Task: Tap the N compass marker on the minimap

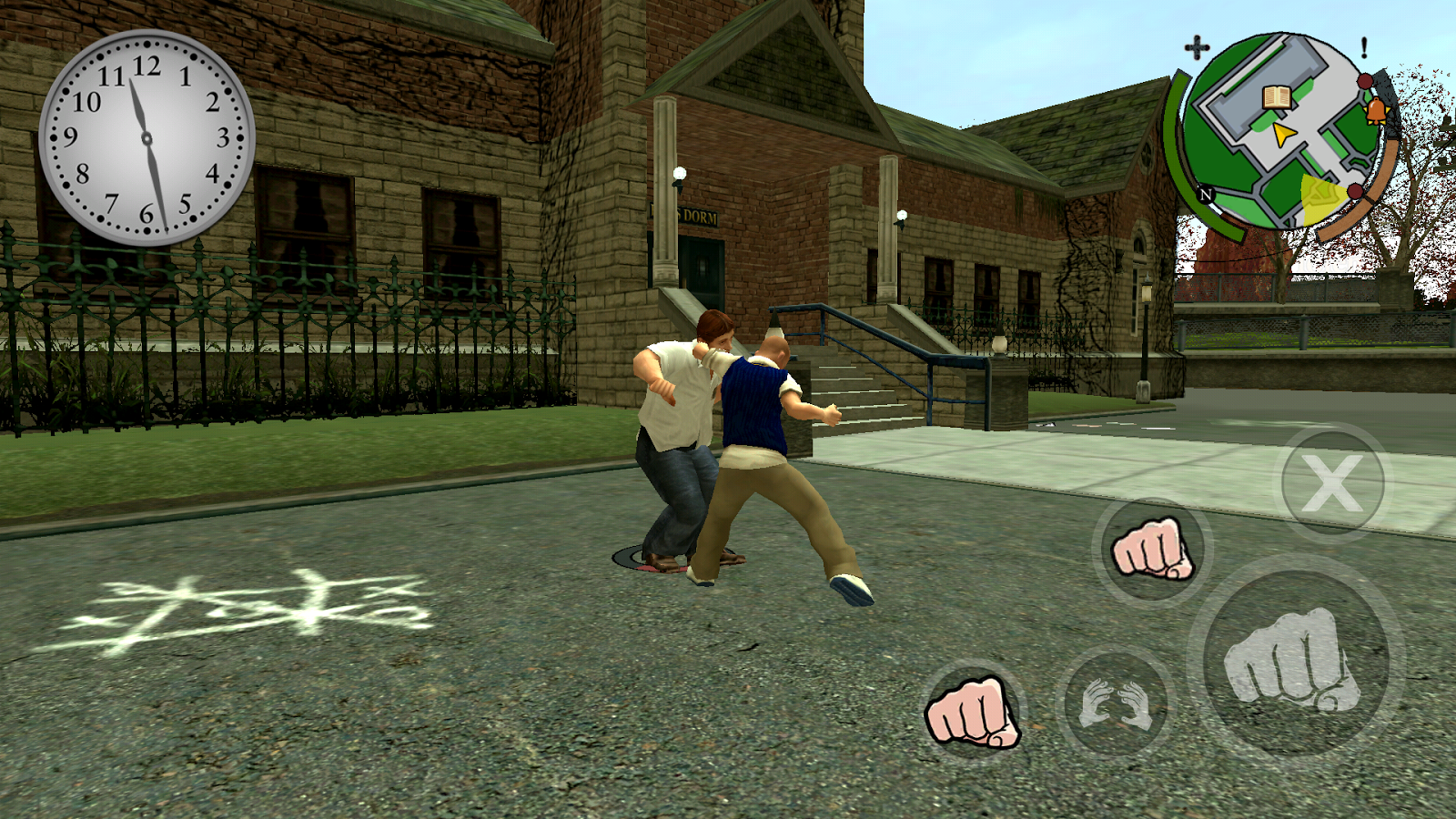Action: [x=1205, y=194]
